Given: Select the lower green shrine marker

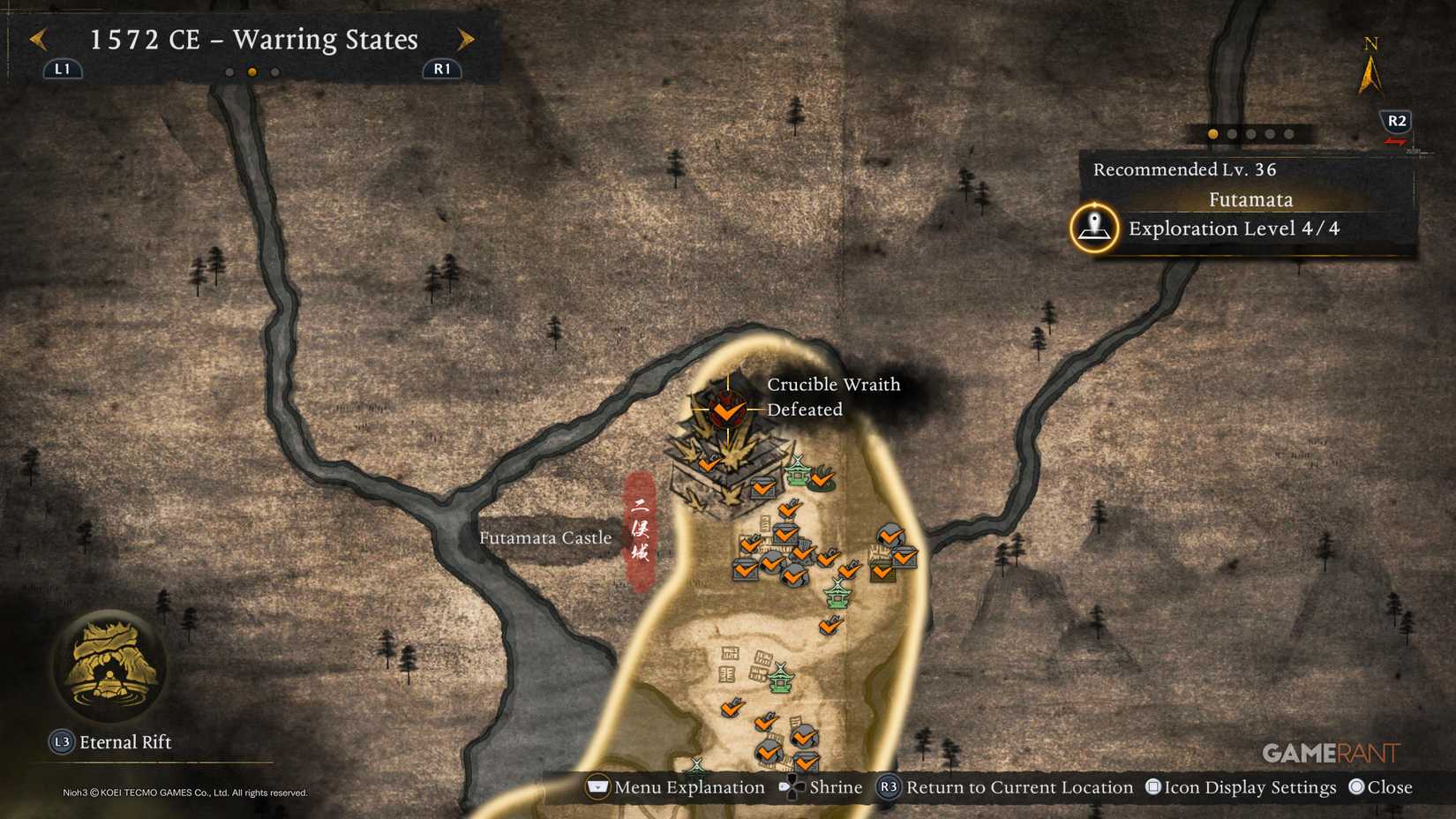Looking at the screenshot, I should [837, 596].
